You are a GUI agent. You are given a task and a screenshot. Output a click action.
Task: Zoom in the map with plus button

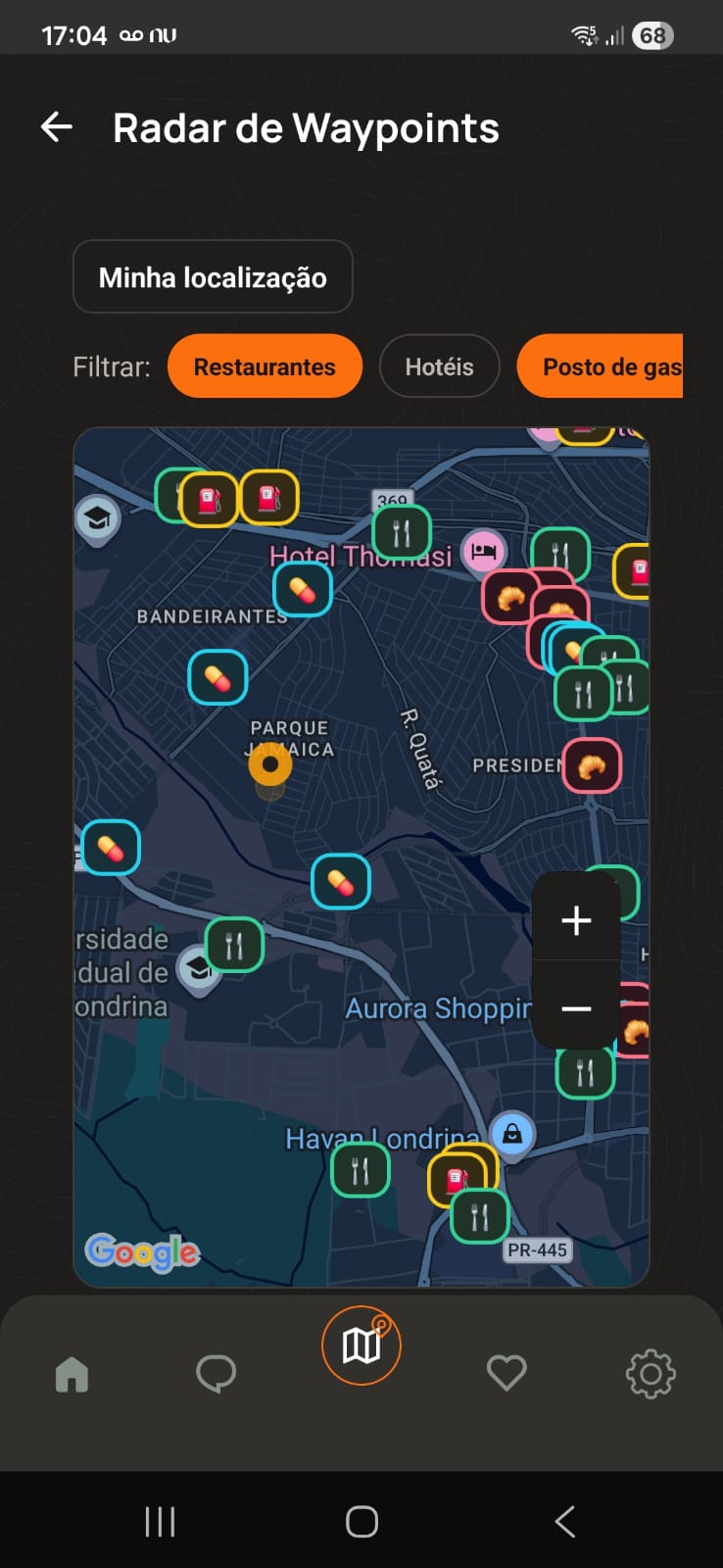point(576,919)
